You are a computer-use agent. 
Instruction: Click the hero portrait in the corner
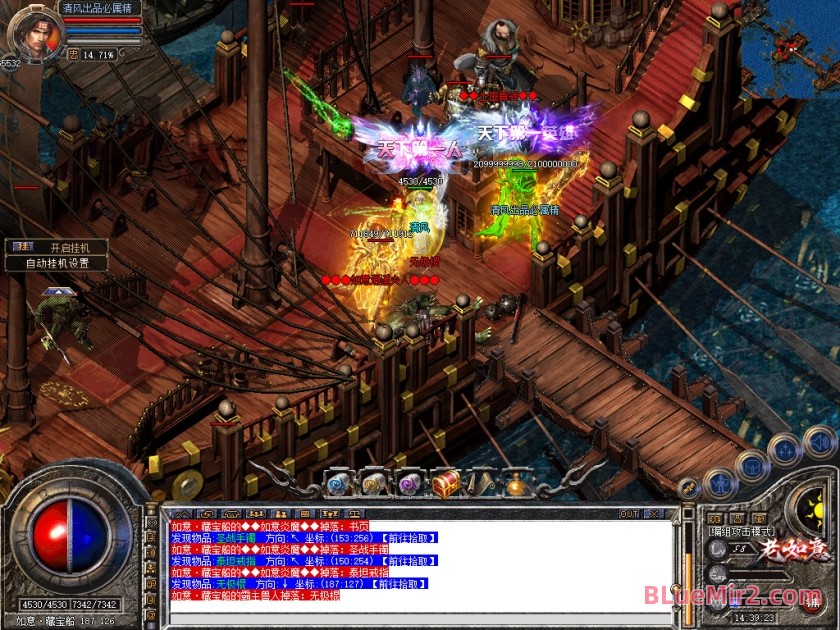[32, 32]
